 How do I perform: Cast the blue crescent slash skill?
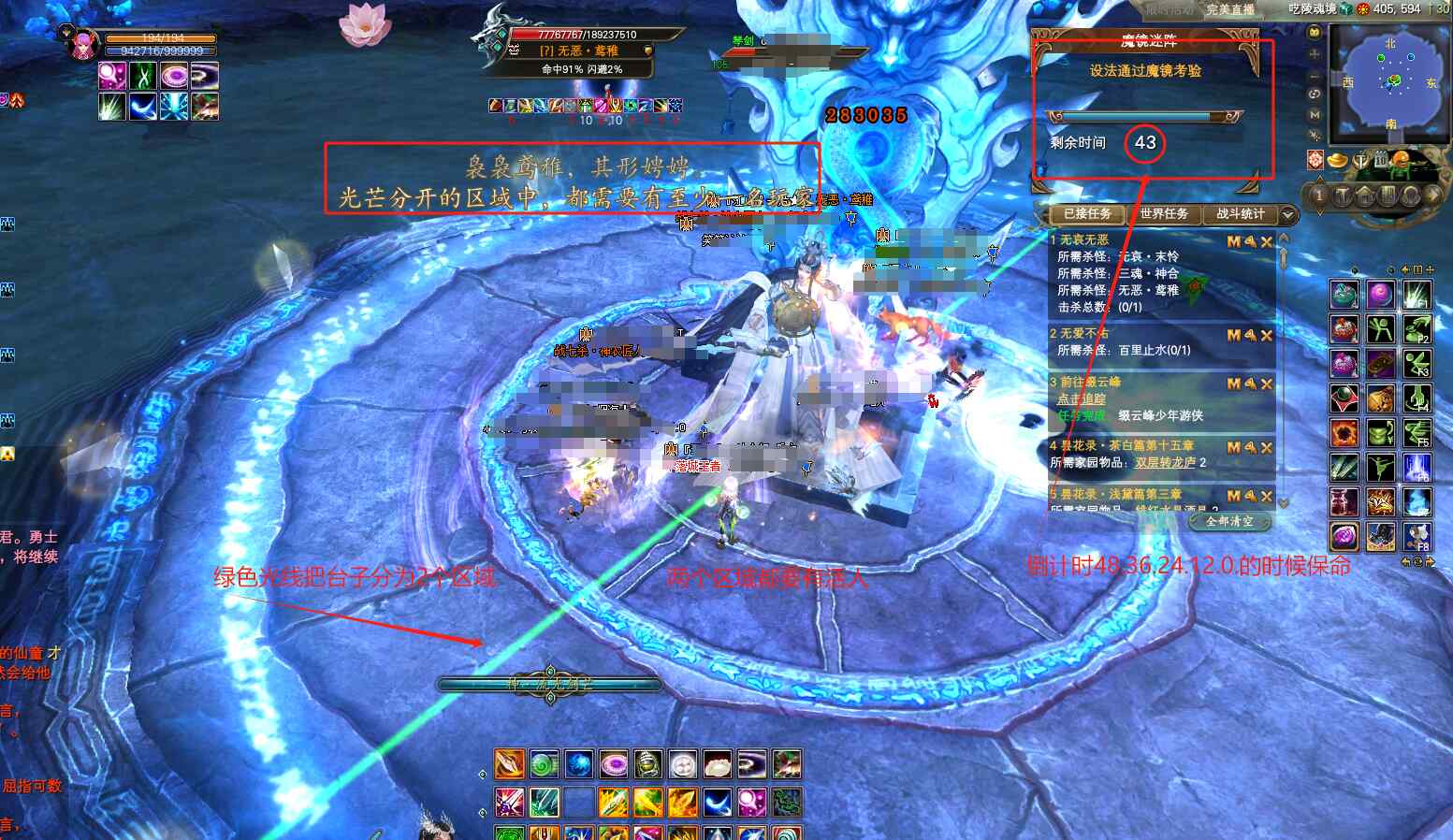click(x=717, y=803)
